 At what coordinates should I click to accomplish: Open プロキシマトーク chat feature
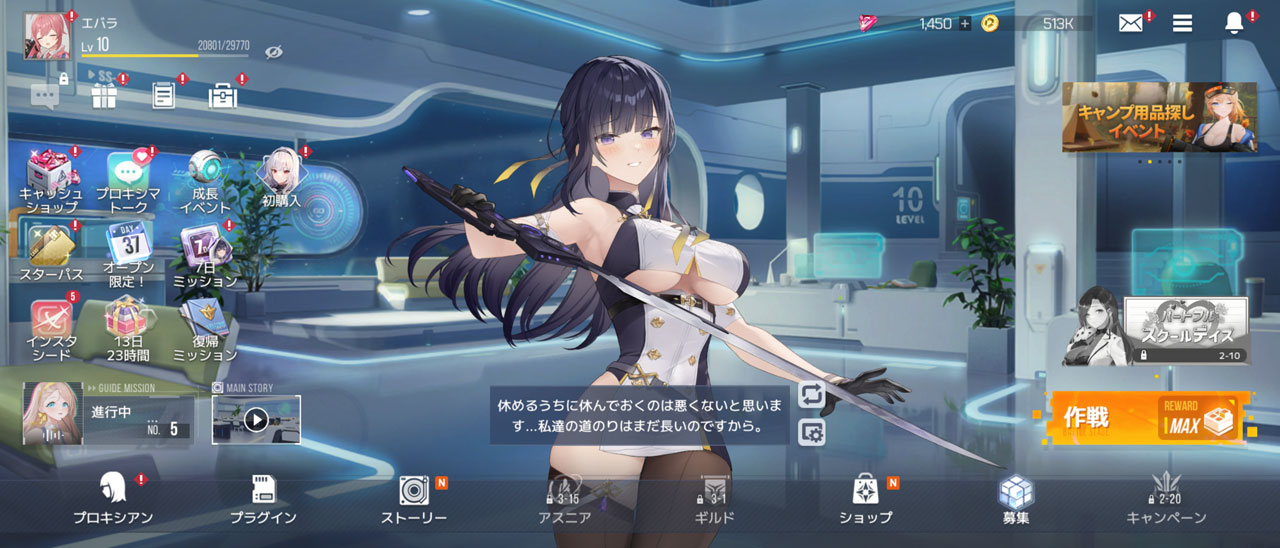pyautogui.click(x=128, y=182)
